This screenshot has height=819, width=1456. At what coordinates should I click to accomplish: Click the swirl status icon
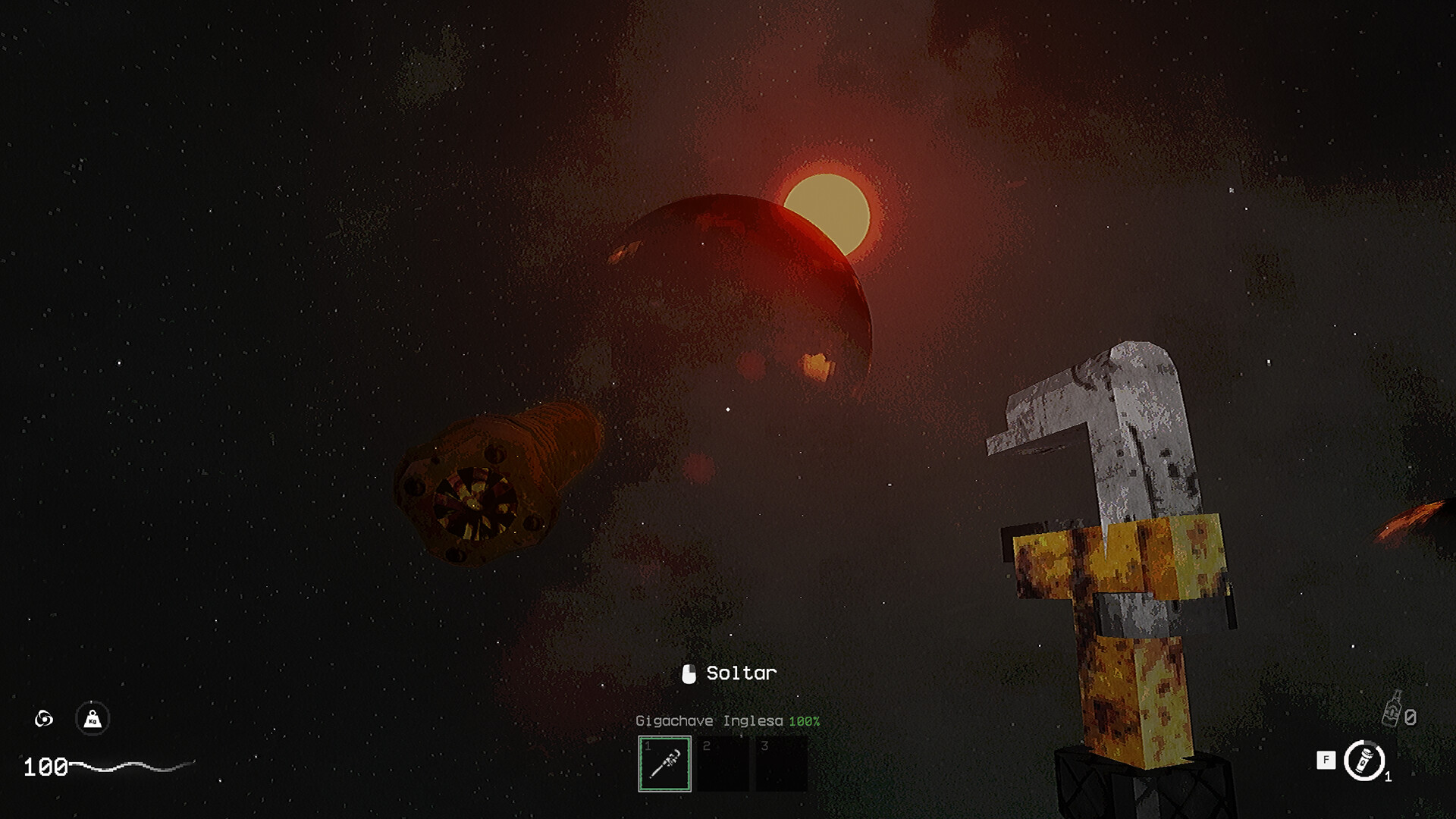[44, 718]
